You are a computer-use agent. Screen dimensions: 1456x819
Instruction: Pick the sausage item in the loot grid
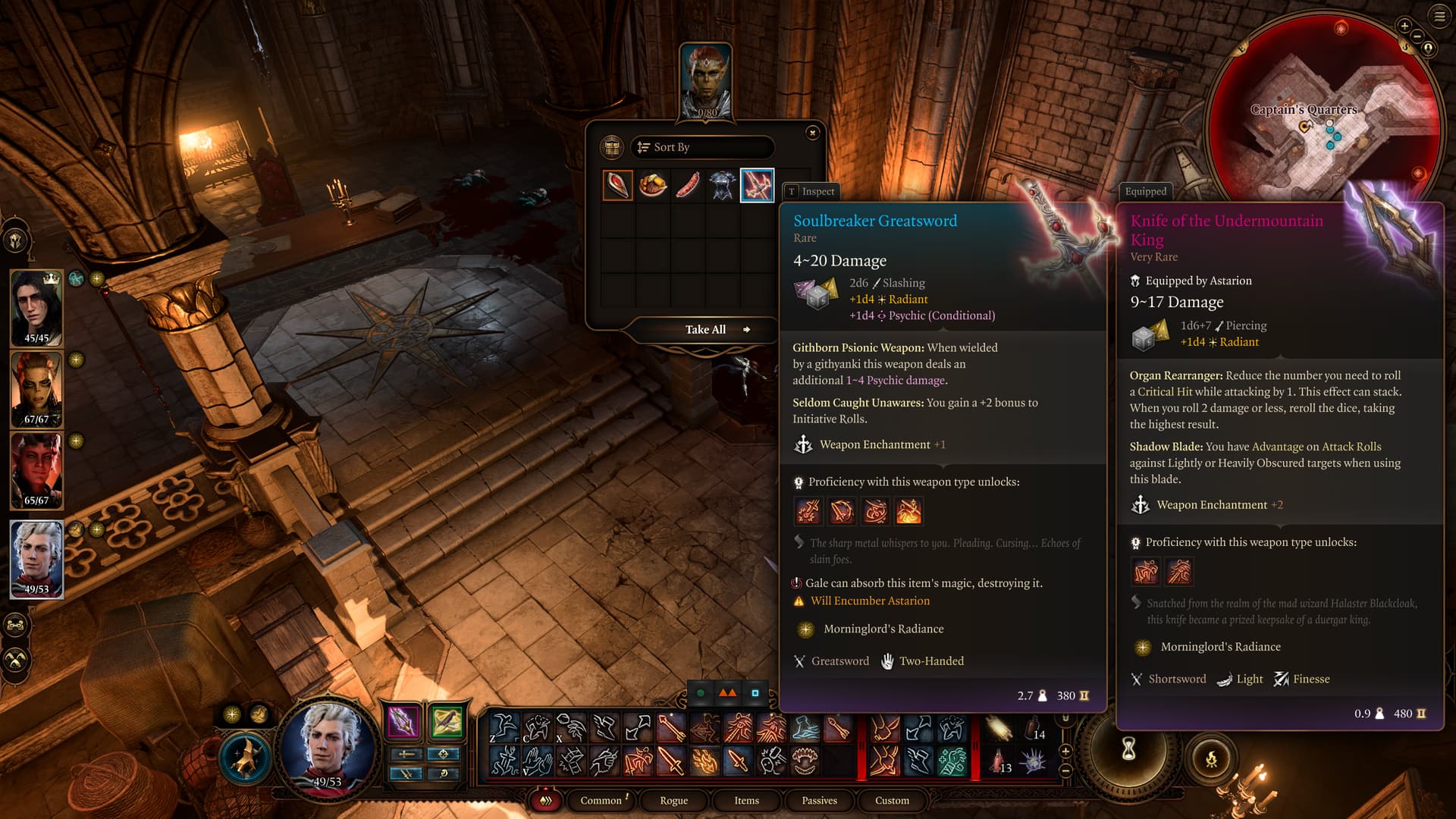pyautogui.click(x=687, y=186)
